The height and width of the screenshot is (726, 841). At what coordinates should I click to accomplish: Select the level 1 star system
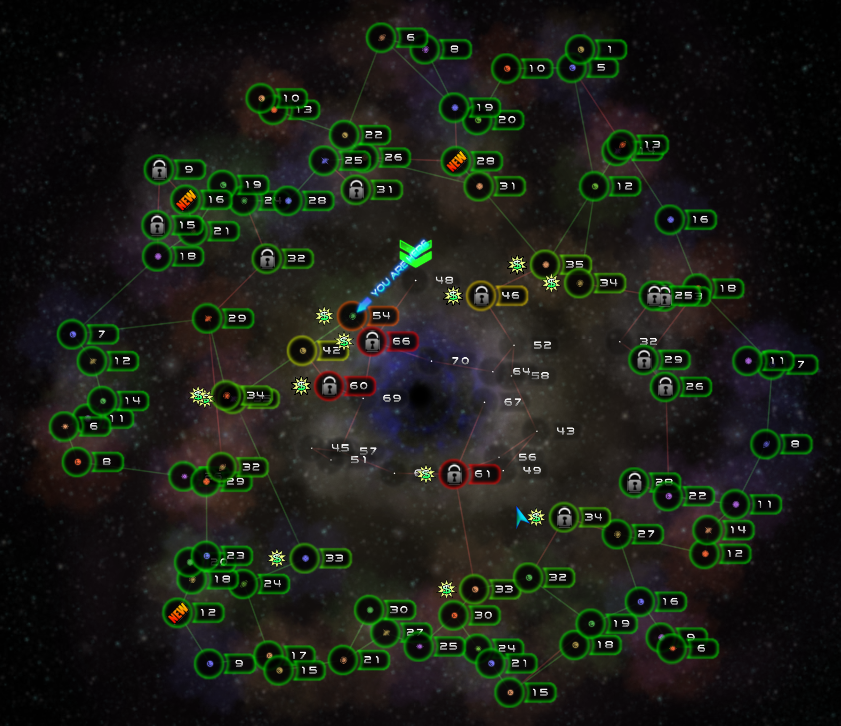580,49
